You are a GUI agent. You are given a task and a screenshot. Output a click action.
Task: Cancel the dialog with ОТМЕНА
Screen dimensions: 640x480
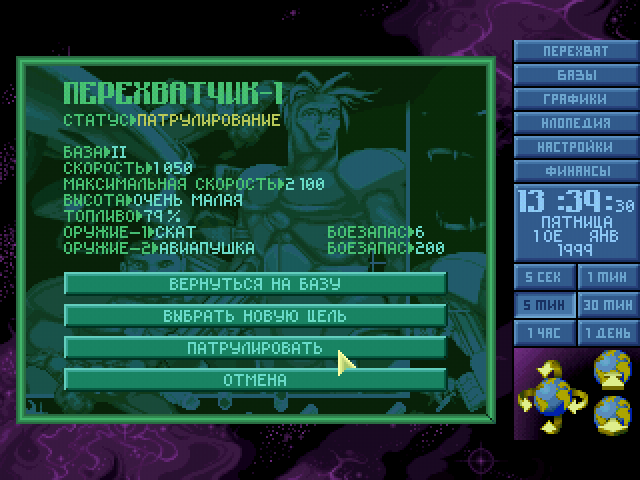coord(255,379)
